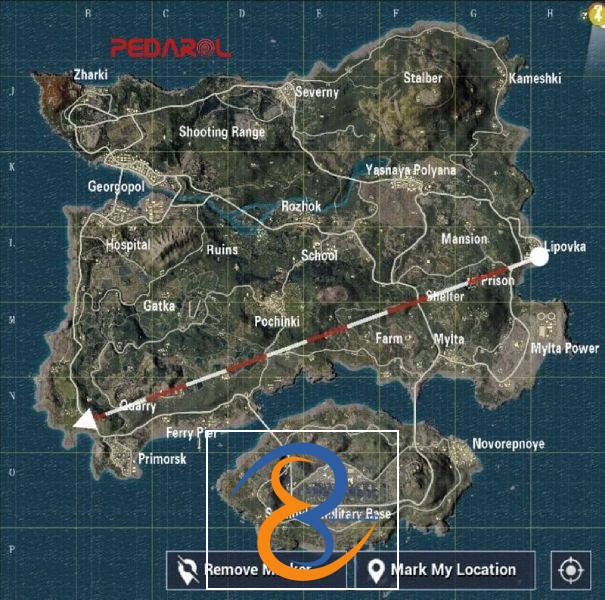The image size is (605, 600).
Task: Mark my location on the map
Action: pos(444,570)
